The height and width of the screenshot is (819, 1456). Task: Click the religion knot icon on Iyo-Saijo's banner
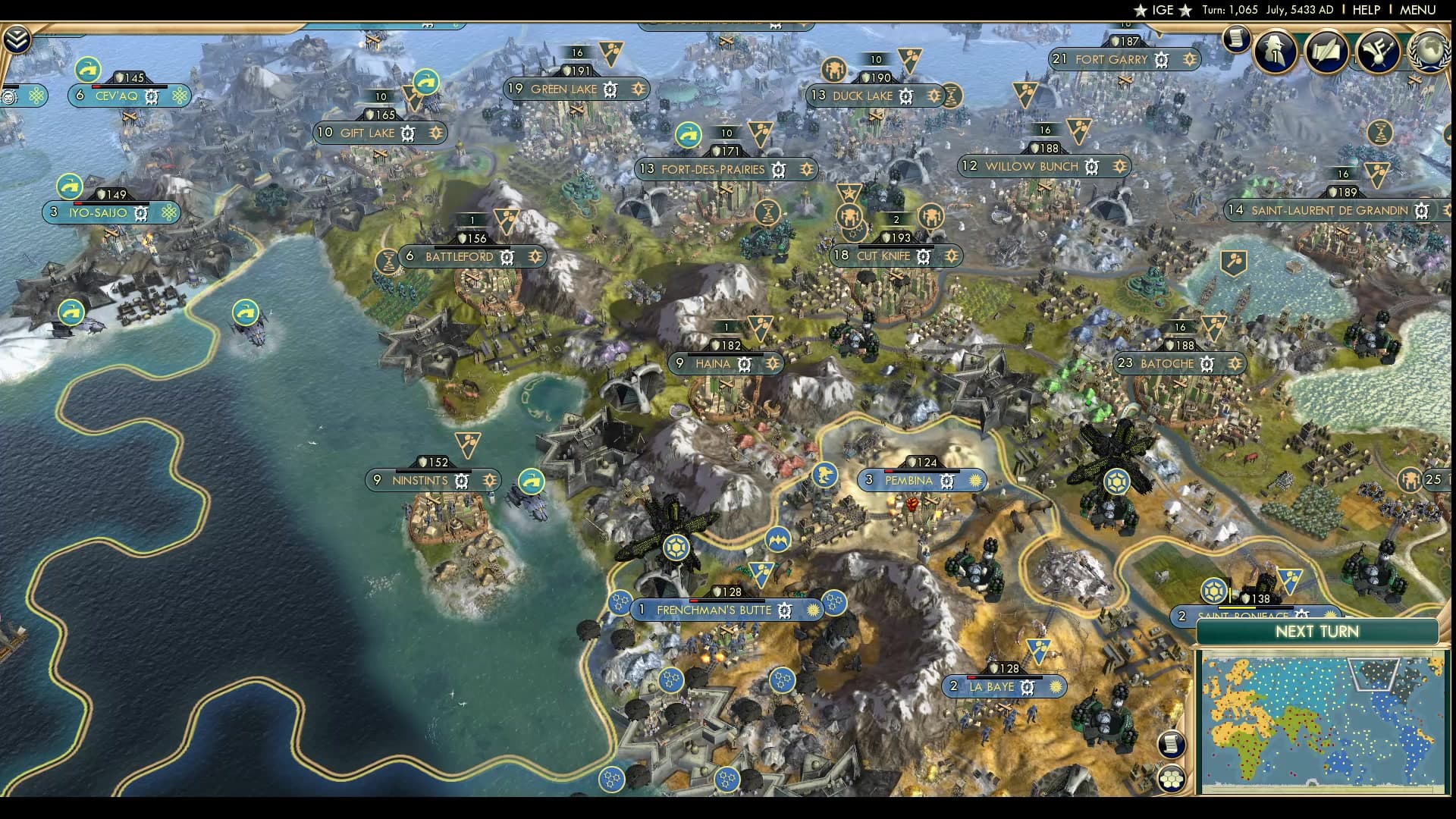(x=168, y=213)
